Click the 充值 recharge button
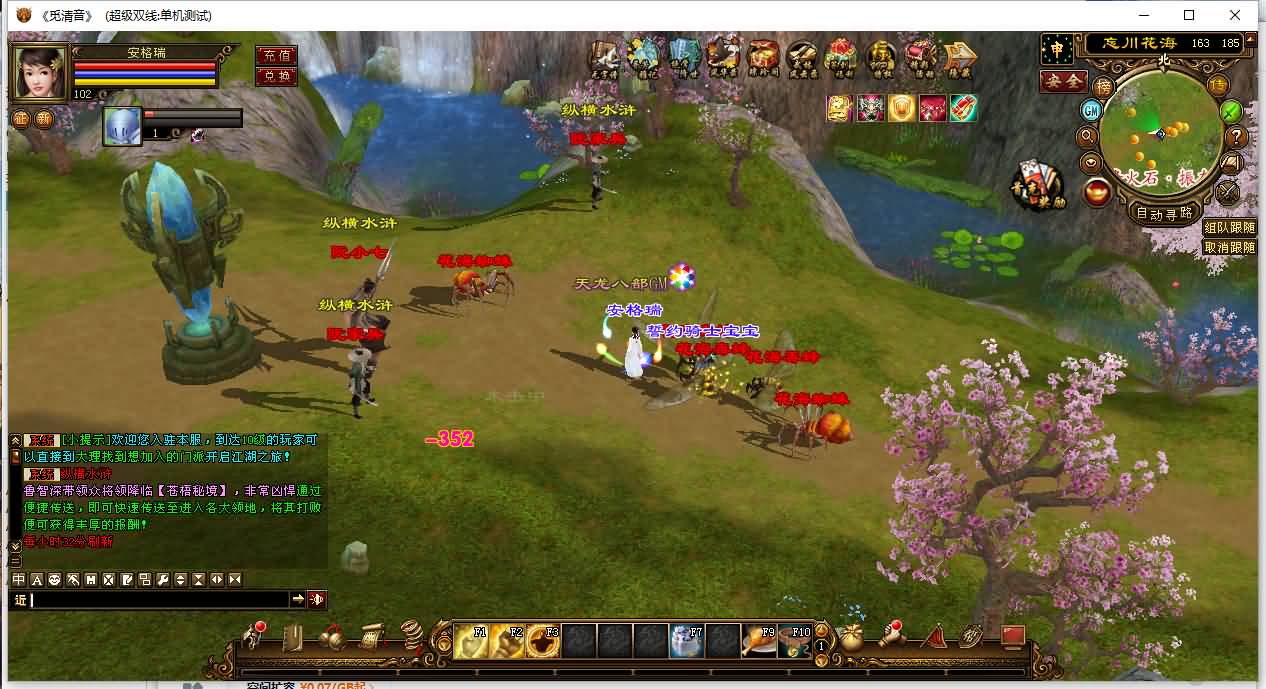The width and height of the screenshot is (1266, 689). point(276,56)
